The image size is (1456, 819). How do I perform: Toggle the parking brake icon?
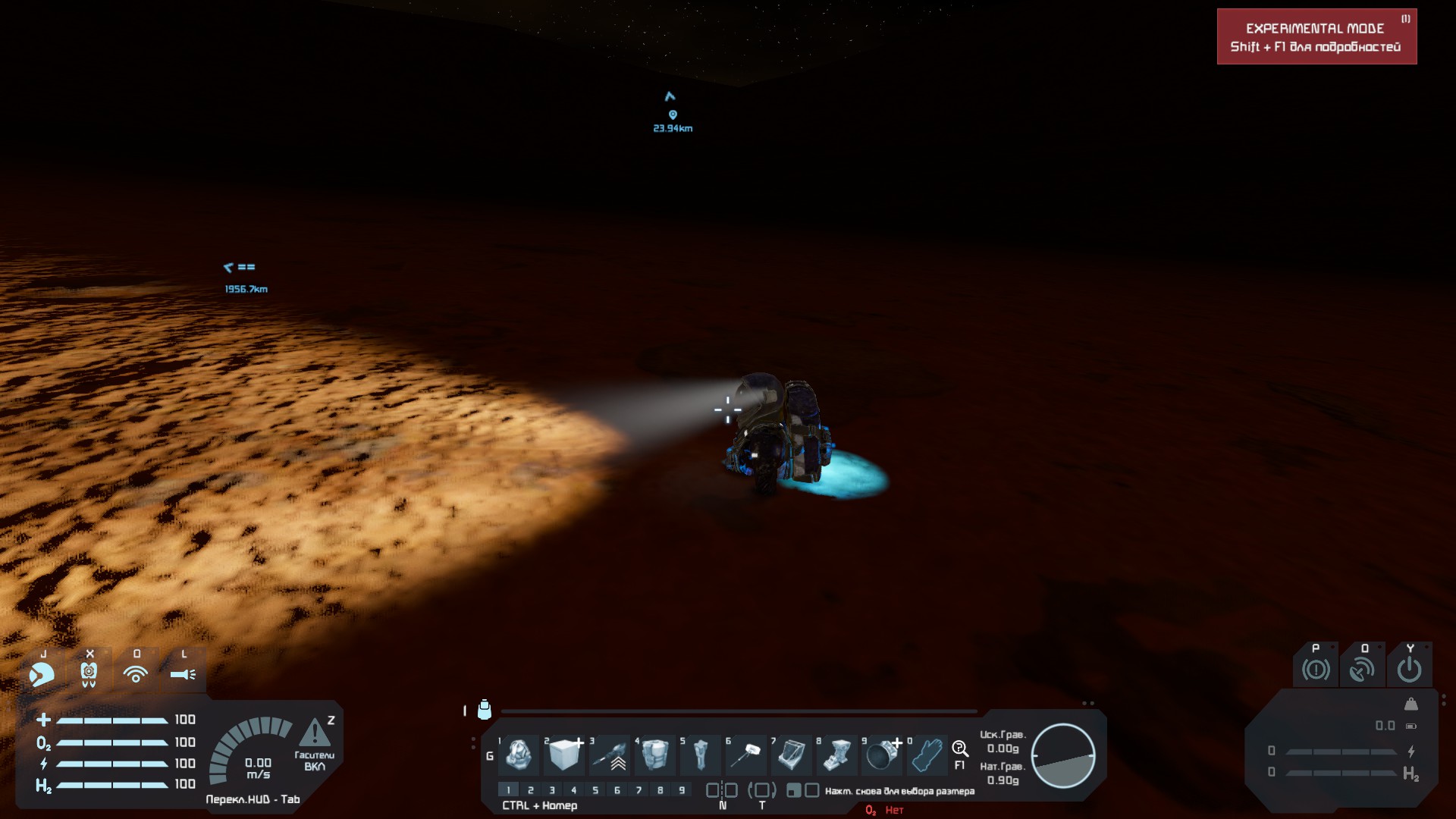pyautogui.click(x=1316, y=670)
